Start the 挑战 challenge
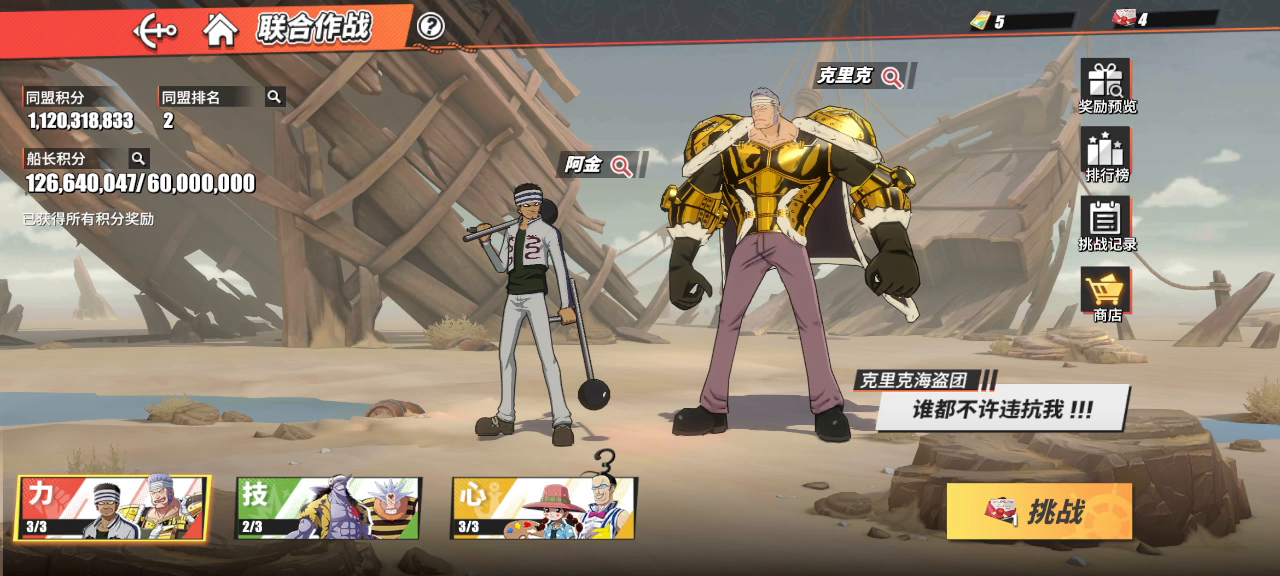 [1039, 511]
